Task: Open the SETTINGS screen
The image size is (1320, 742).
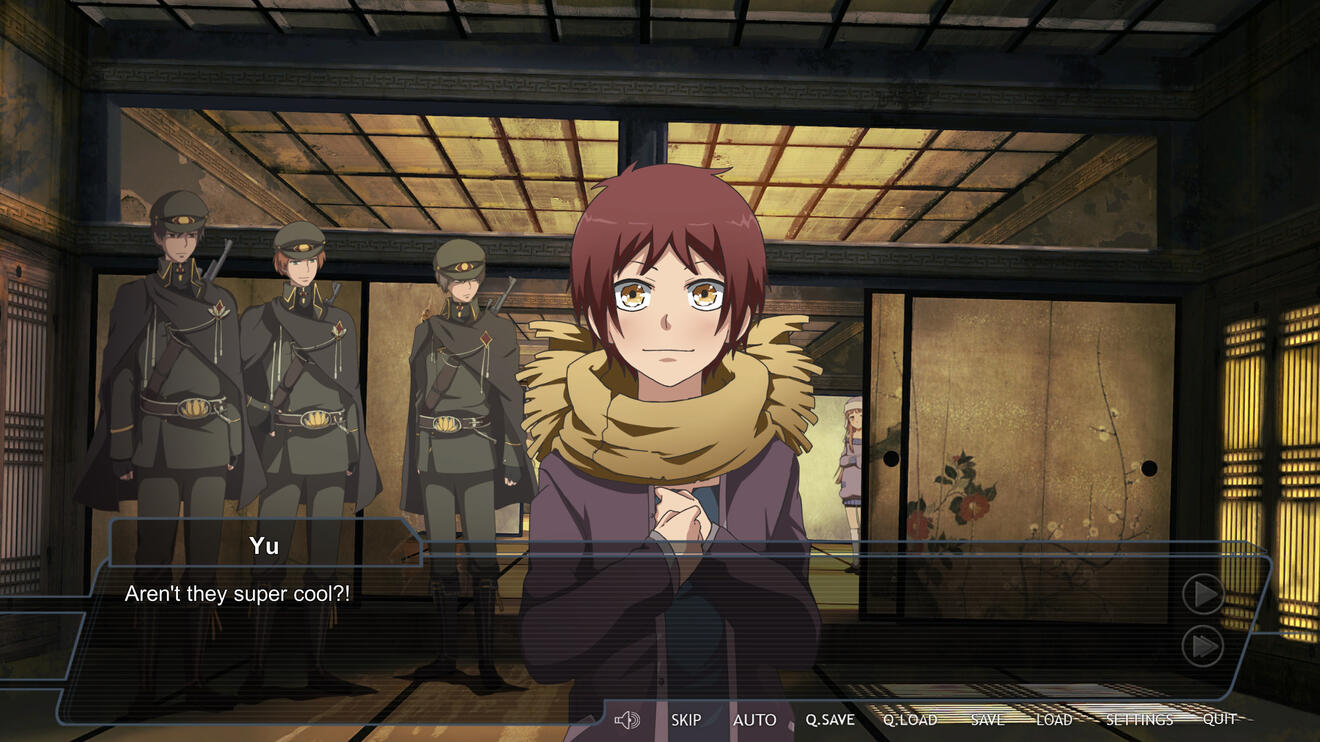Action: tap(1139, 720)
